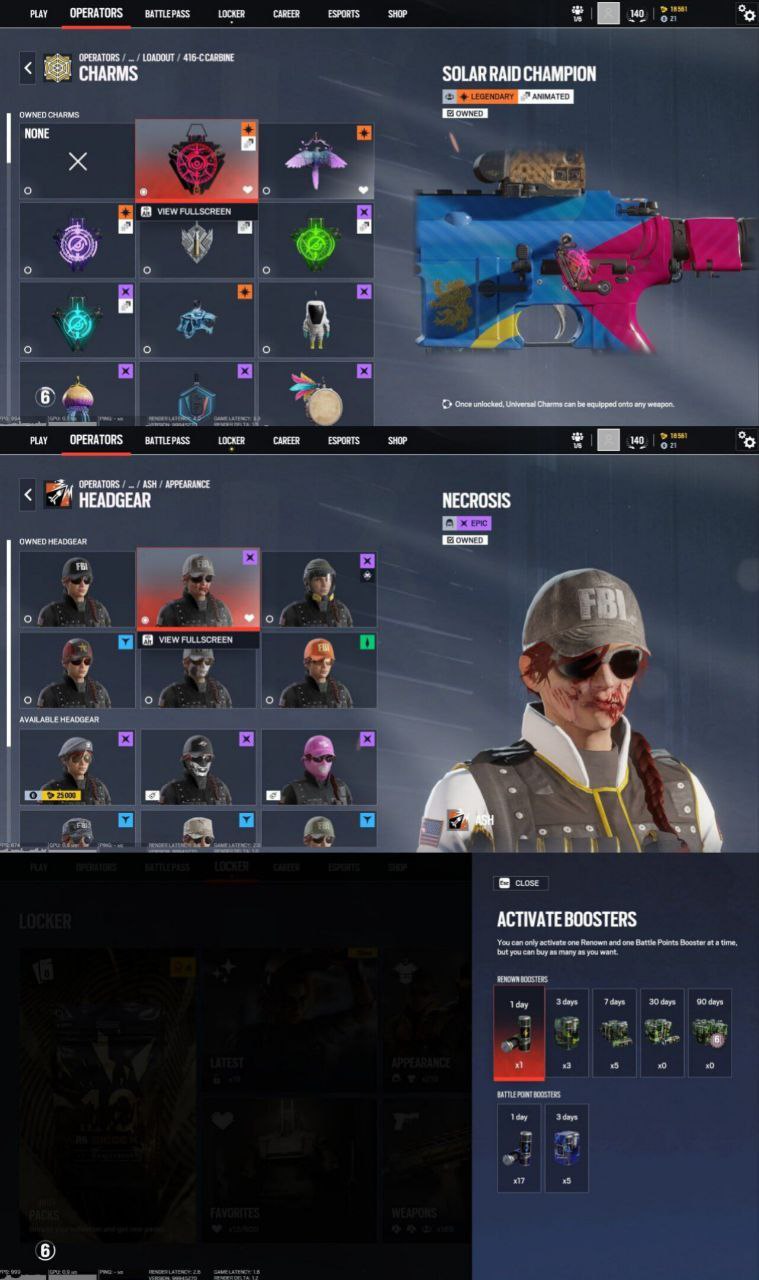Select the red Solar Raid Champion charm
The width and height of the screenshot is (759, 1280).
point(197,160)
